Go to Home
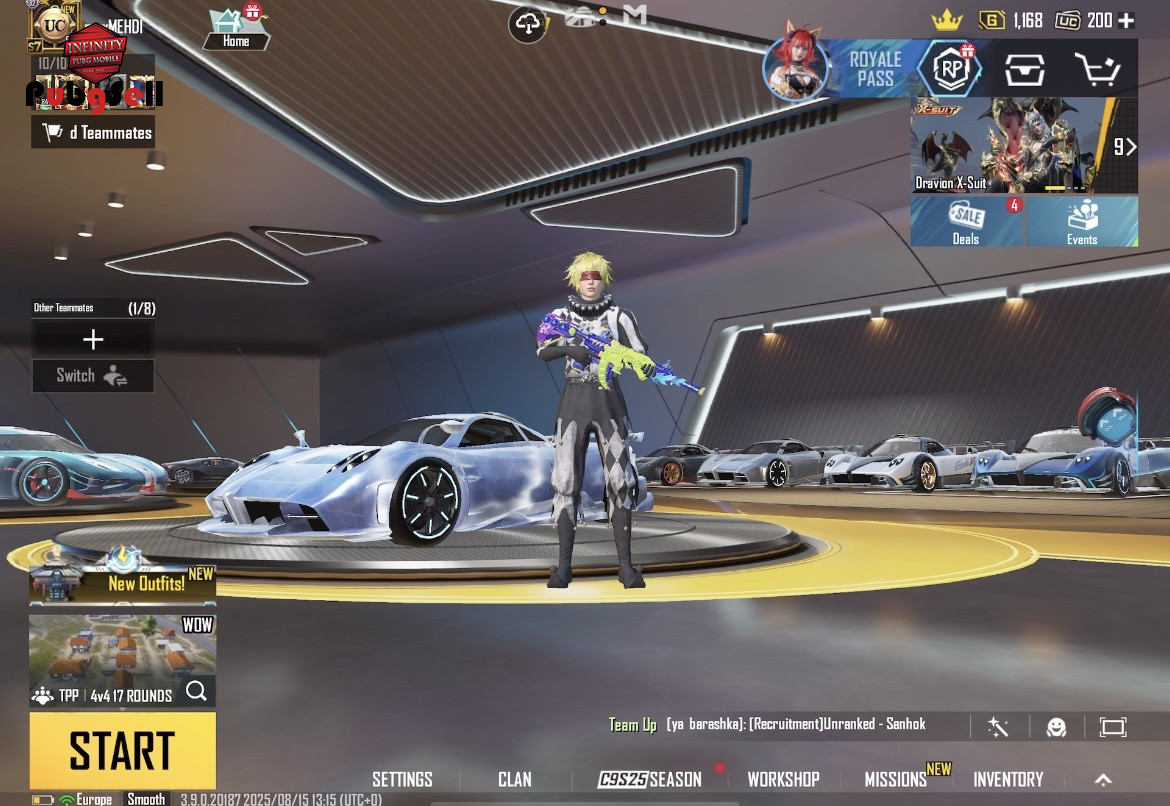The width and height of the screenshot is (1170, 806). (x=236, y=30)
